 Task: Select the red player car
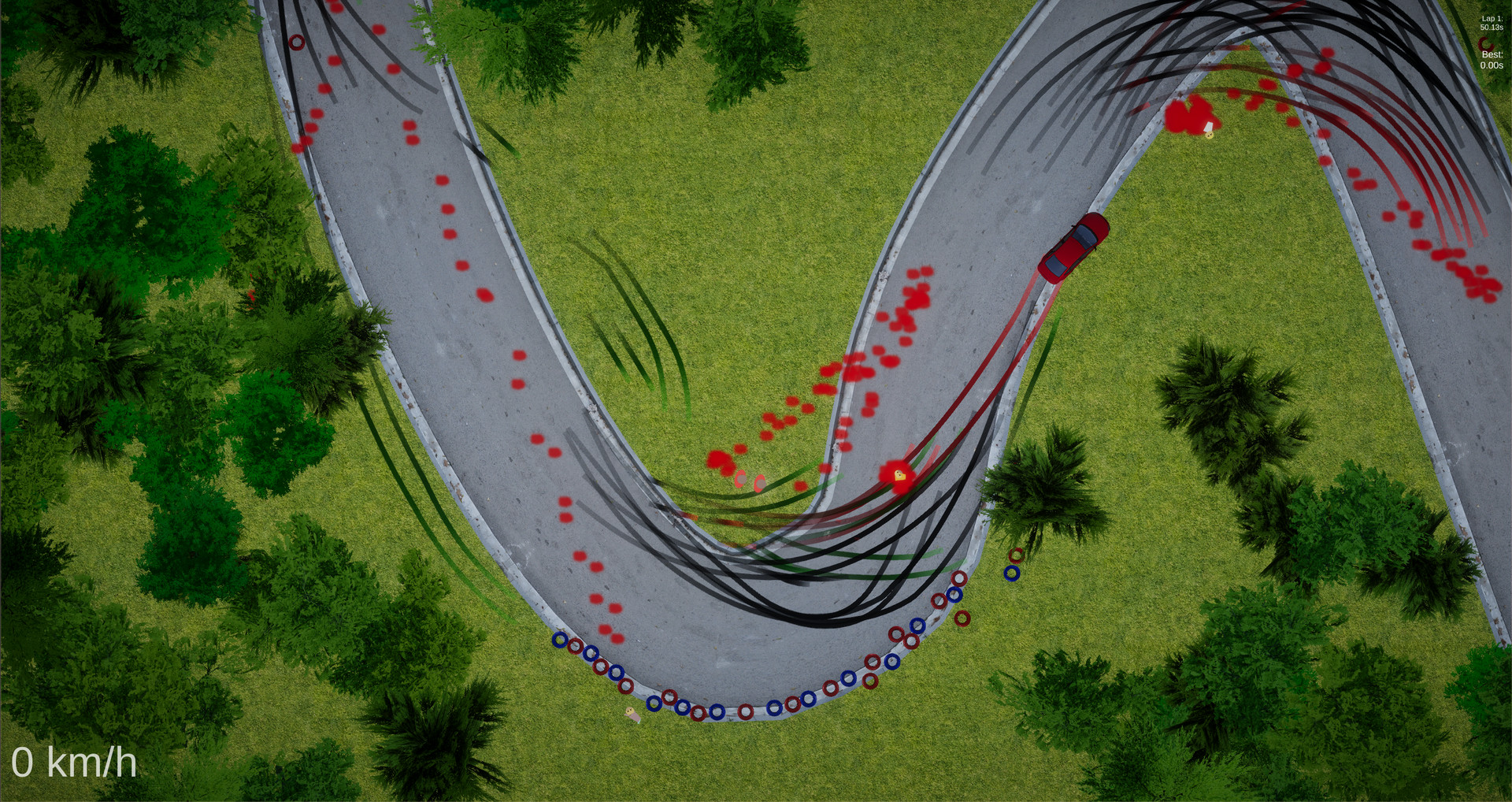coord(1076,248)
